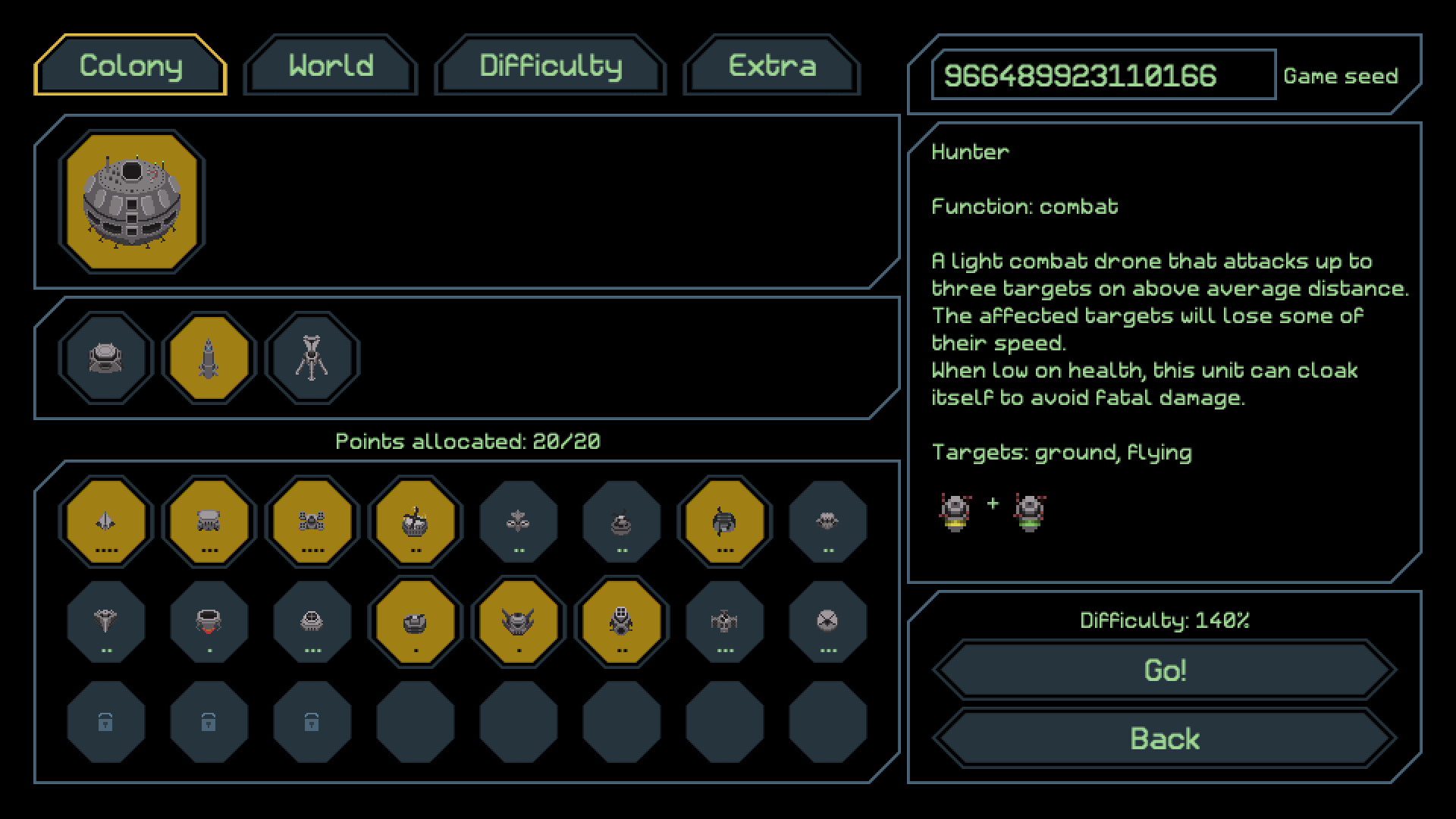Toggle the horned helmet drone selection
Image resolution: width=1456 pixels, height=819 pixels.
point(518,623)
